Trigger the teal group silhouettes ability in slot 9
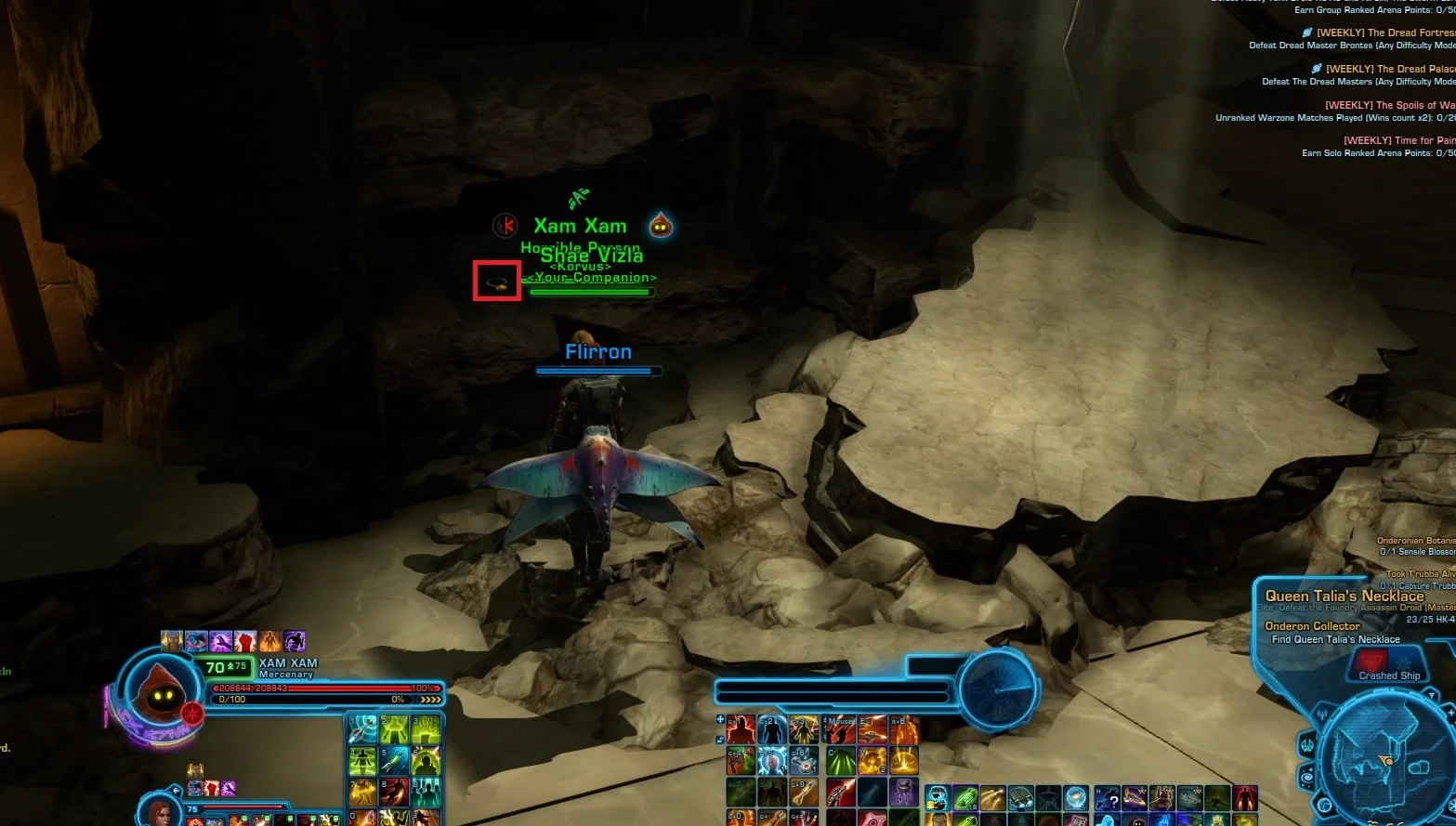Viewport: 1456px width, 826px height. 426,791
